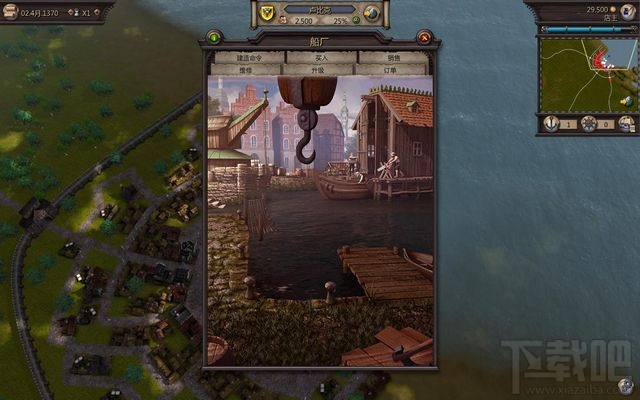Image resolution: width=640 pixels, height=400 pixels.
Task: Click the yellow shield crest at top center
Action: point(267,13)
